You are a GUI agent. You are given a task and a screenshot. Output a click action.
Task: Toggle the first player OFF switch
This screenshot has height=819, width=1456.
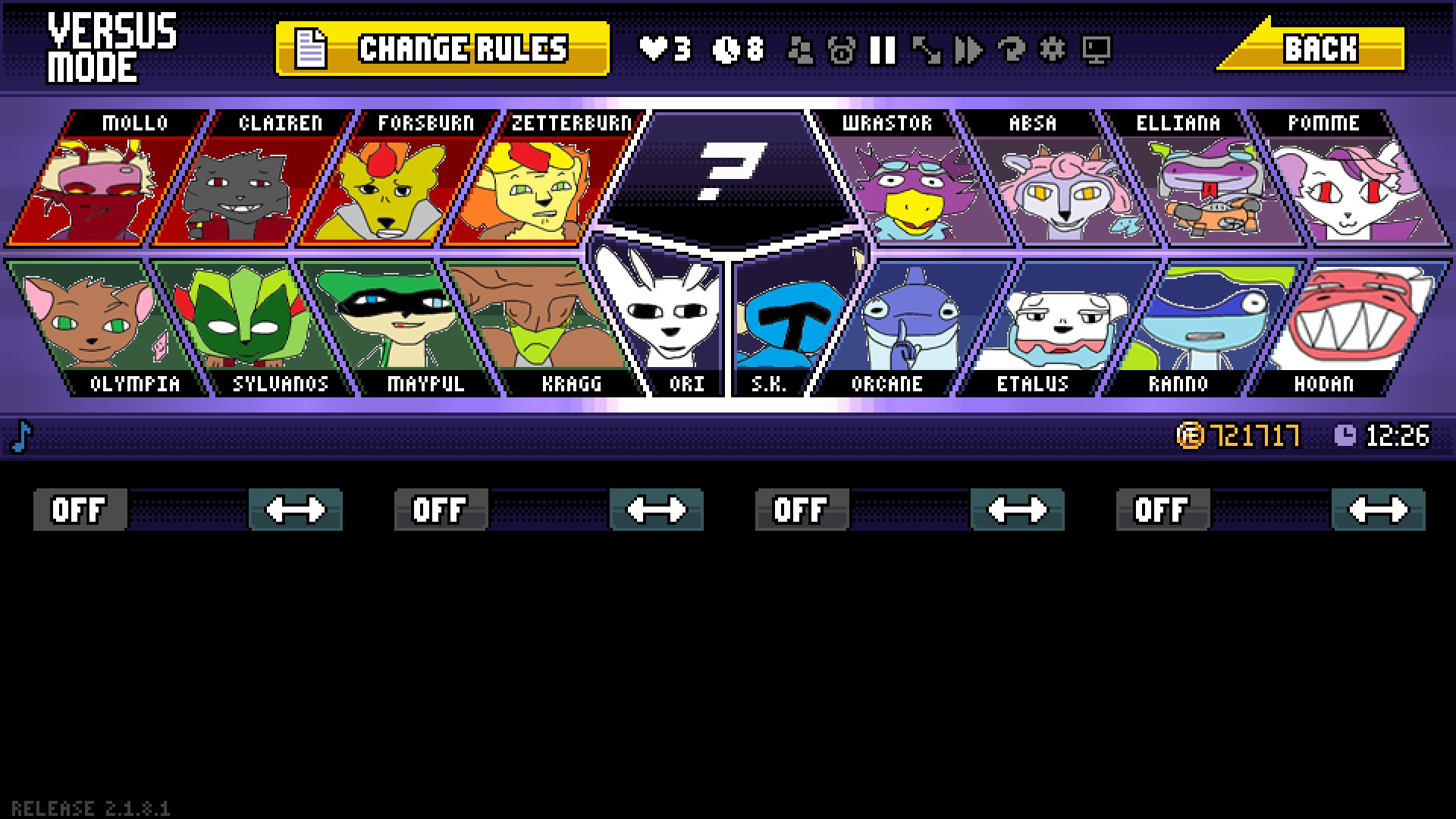pos(80,510)
